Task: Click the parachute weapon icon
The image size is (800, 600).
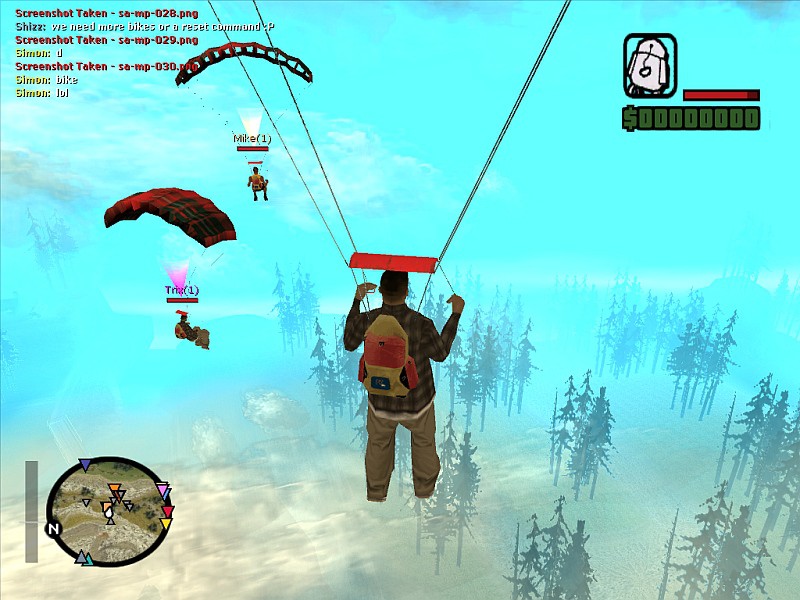Action: point(650,66)
